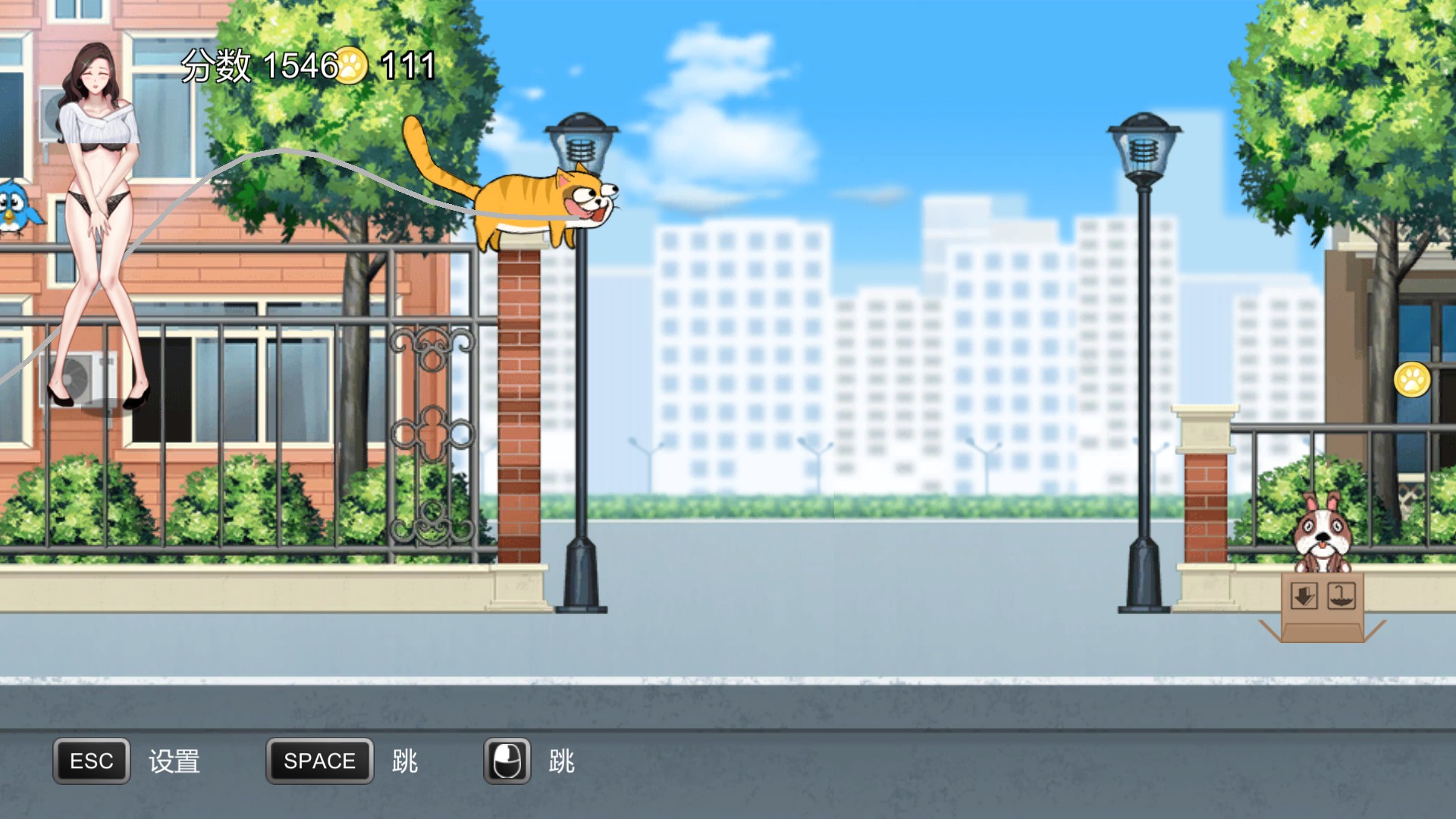Click the 分数 score text
The height and width of the screenshot is (819, 1456).
[215, 66]
